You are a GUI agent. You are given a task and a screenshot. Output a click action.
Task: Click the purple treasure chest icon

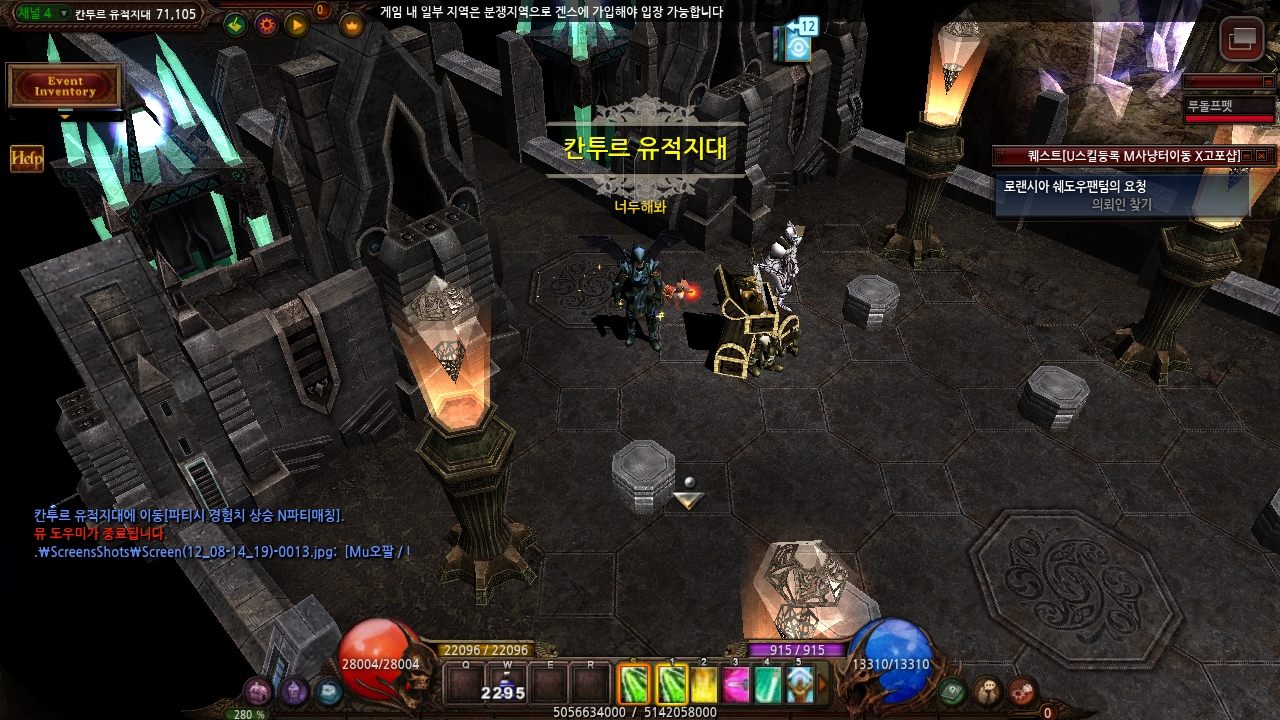point(259,690)
